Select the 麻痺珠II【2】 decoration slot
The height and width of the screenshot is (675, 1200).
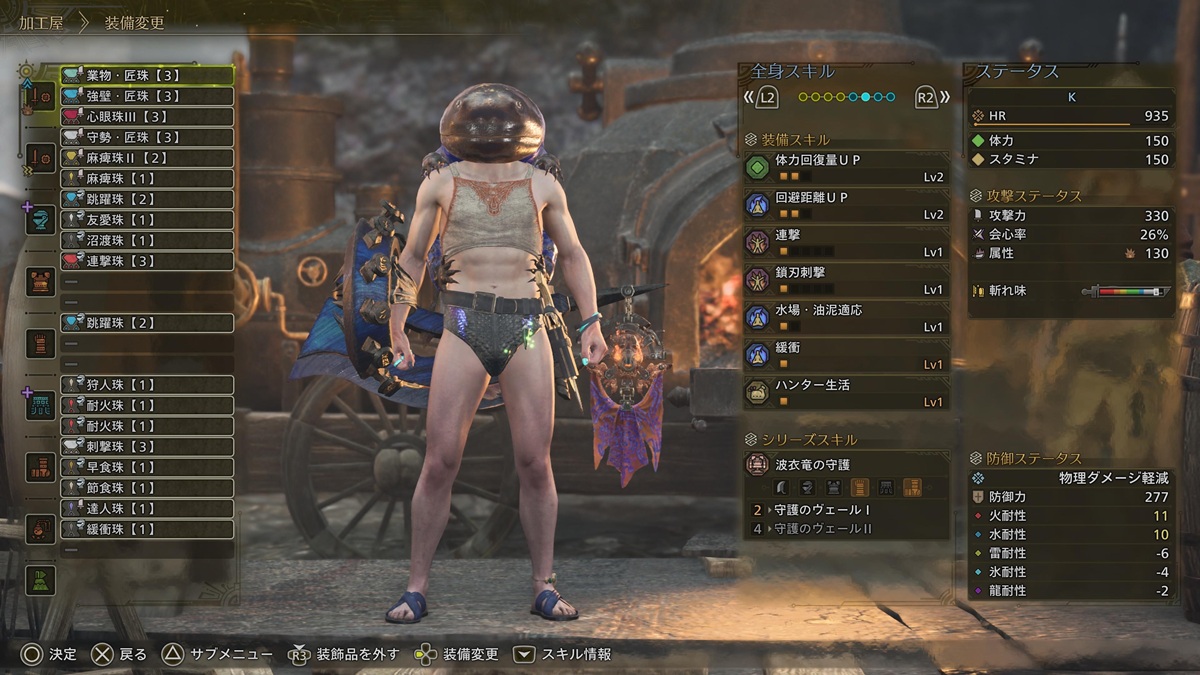[147, 158]
